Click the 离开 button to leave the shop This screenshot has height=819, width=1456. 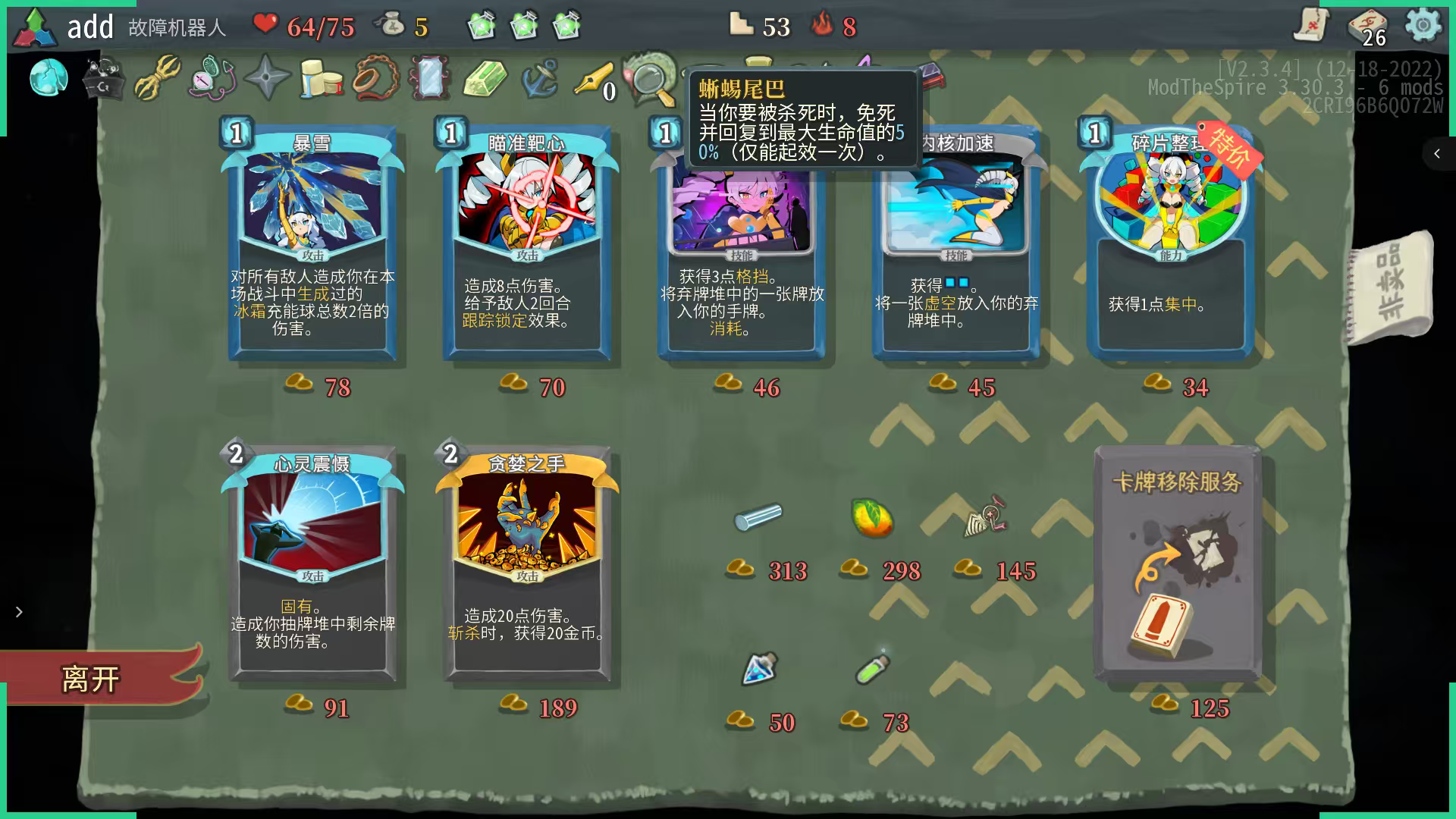[93, 679]
